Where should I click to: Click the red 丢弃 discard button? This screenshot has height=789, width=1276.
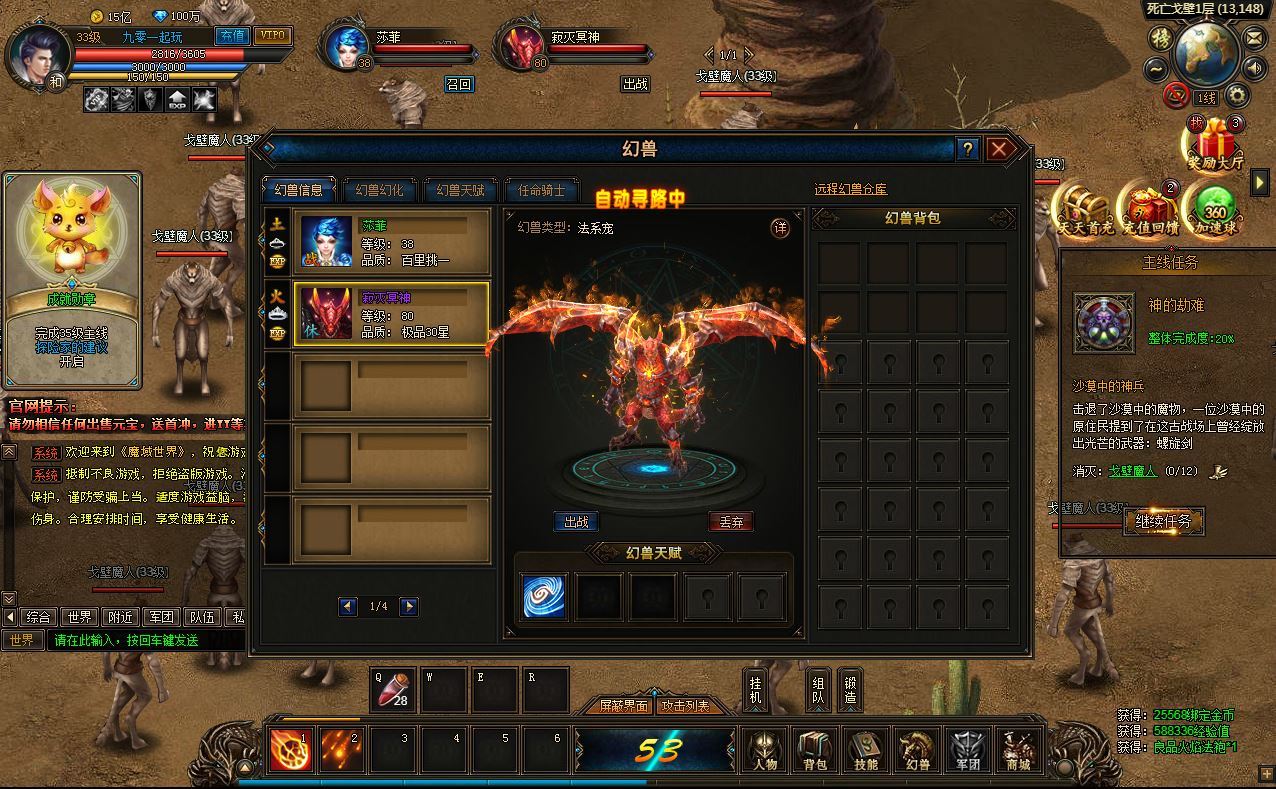click(x=730, y=522)
